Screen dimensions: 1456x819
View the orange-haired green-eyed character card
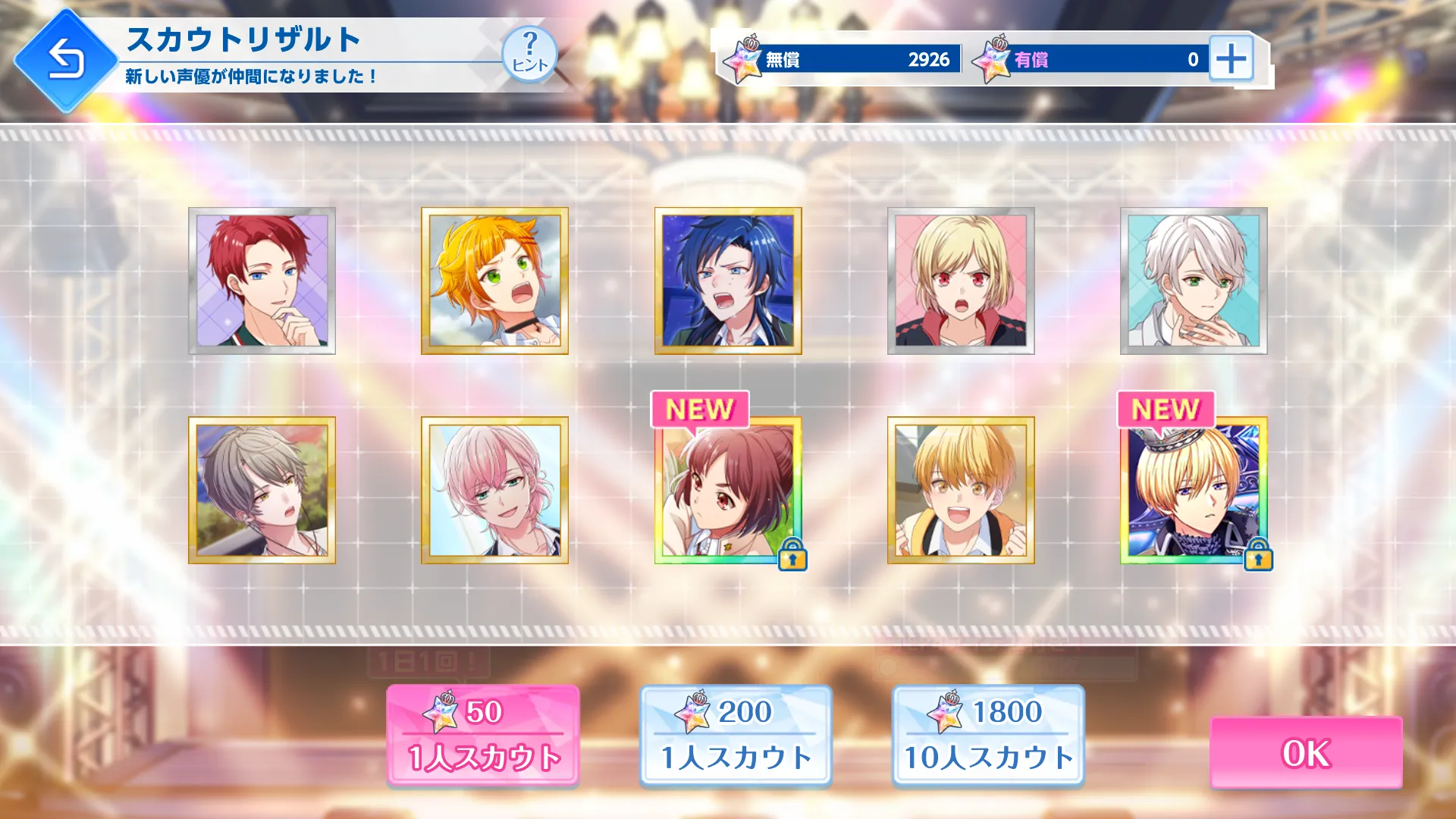click(x=494, y=281)
